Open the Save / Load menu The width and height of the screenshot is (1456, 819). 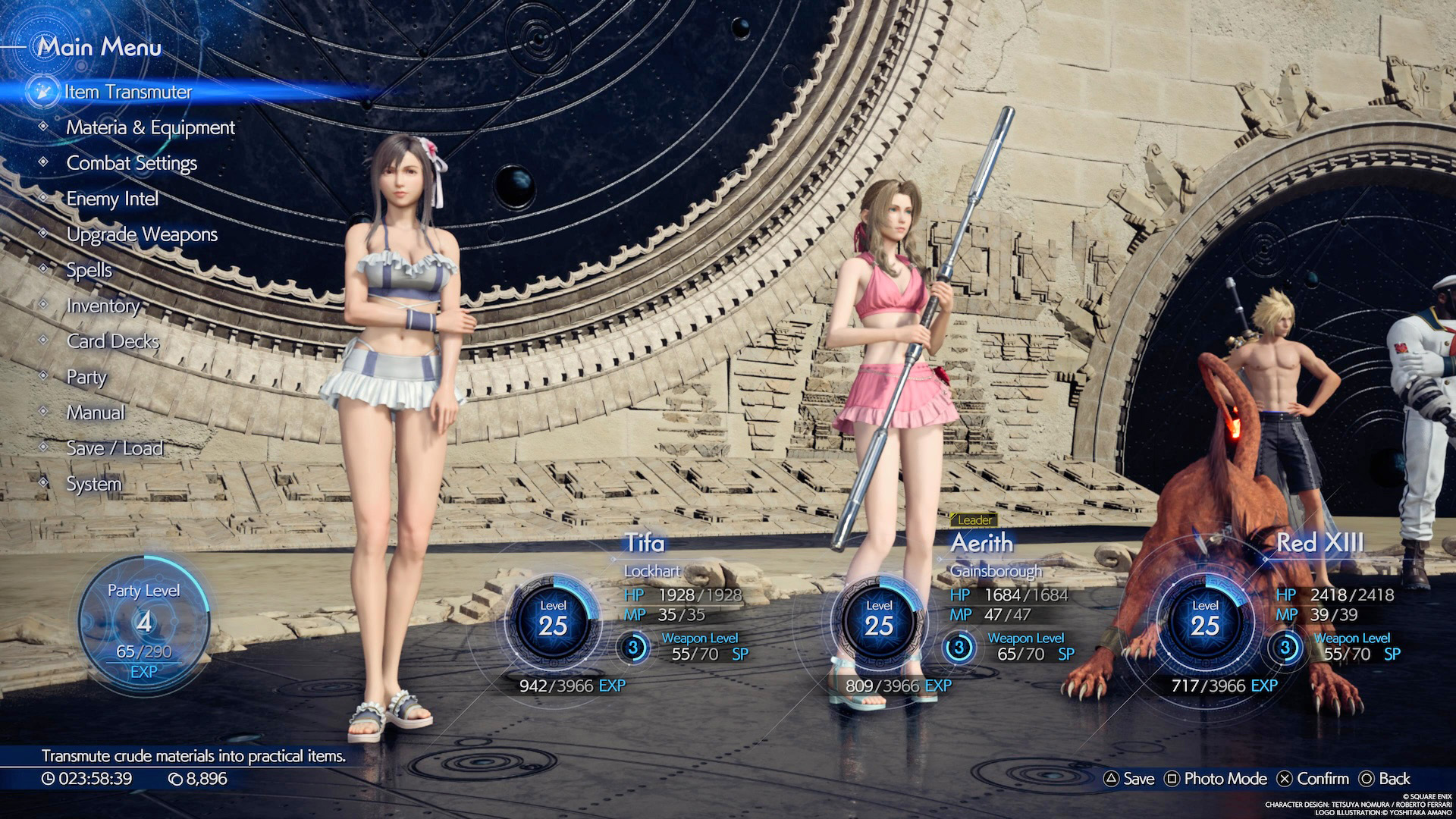point(115,448)
